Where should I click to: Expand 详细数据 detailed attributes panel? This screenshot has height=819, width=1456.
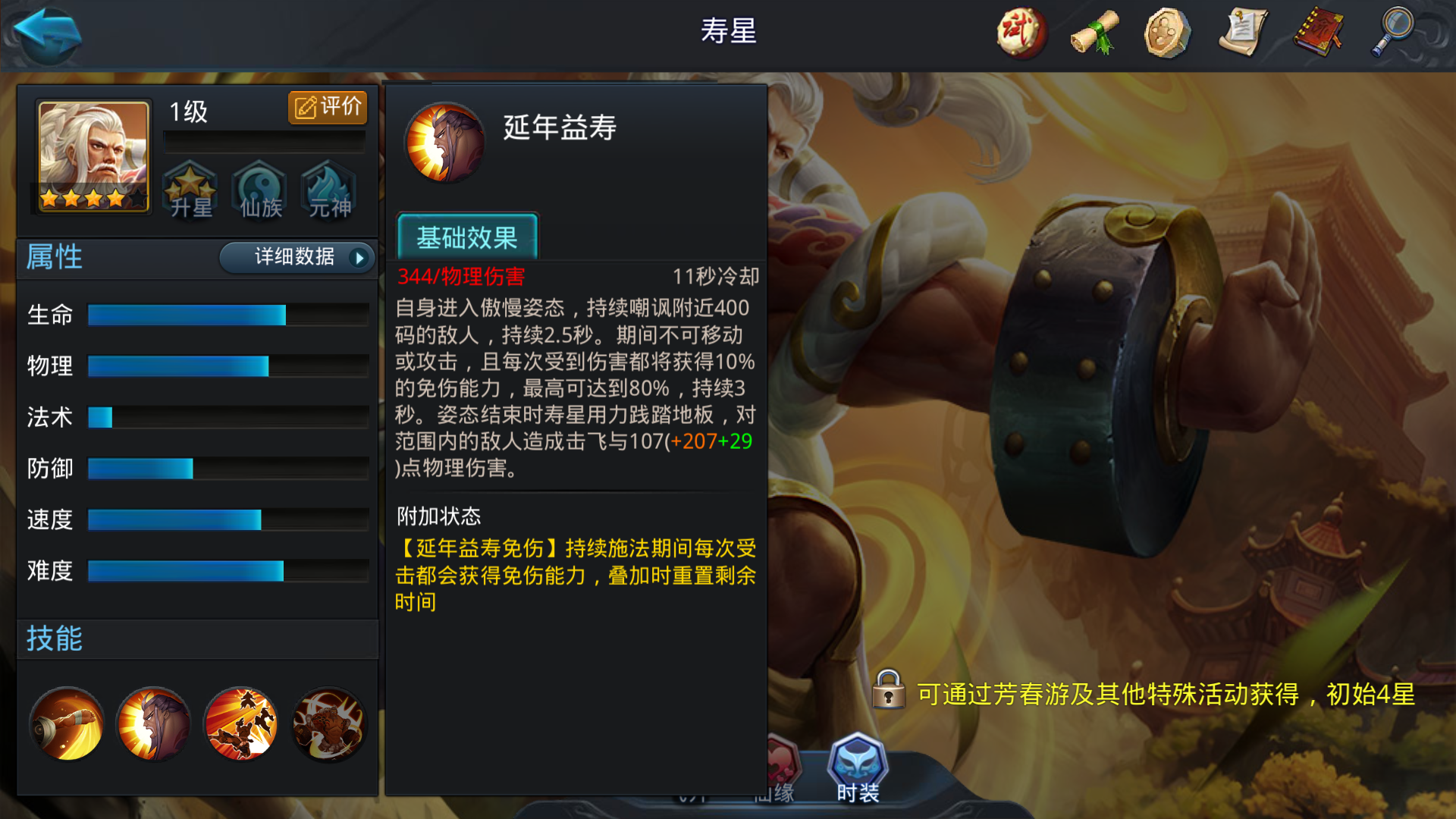296,258
